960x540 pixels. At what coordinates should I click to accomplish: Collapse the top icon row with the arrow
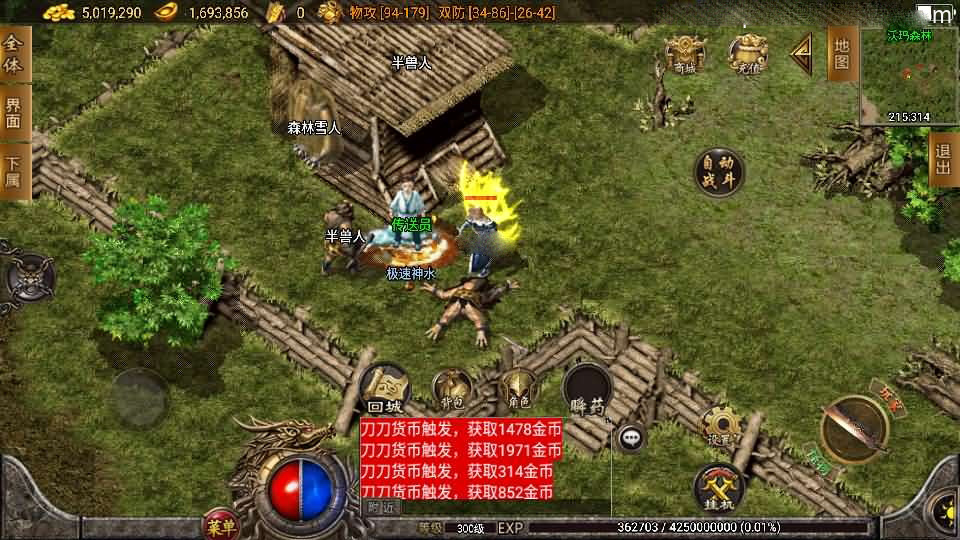(800, 54)
